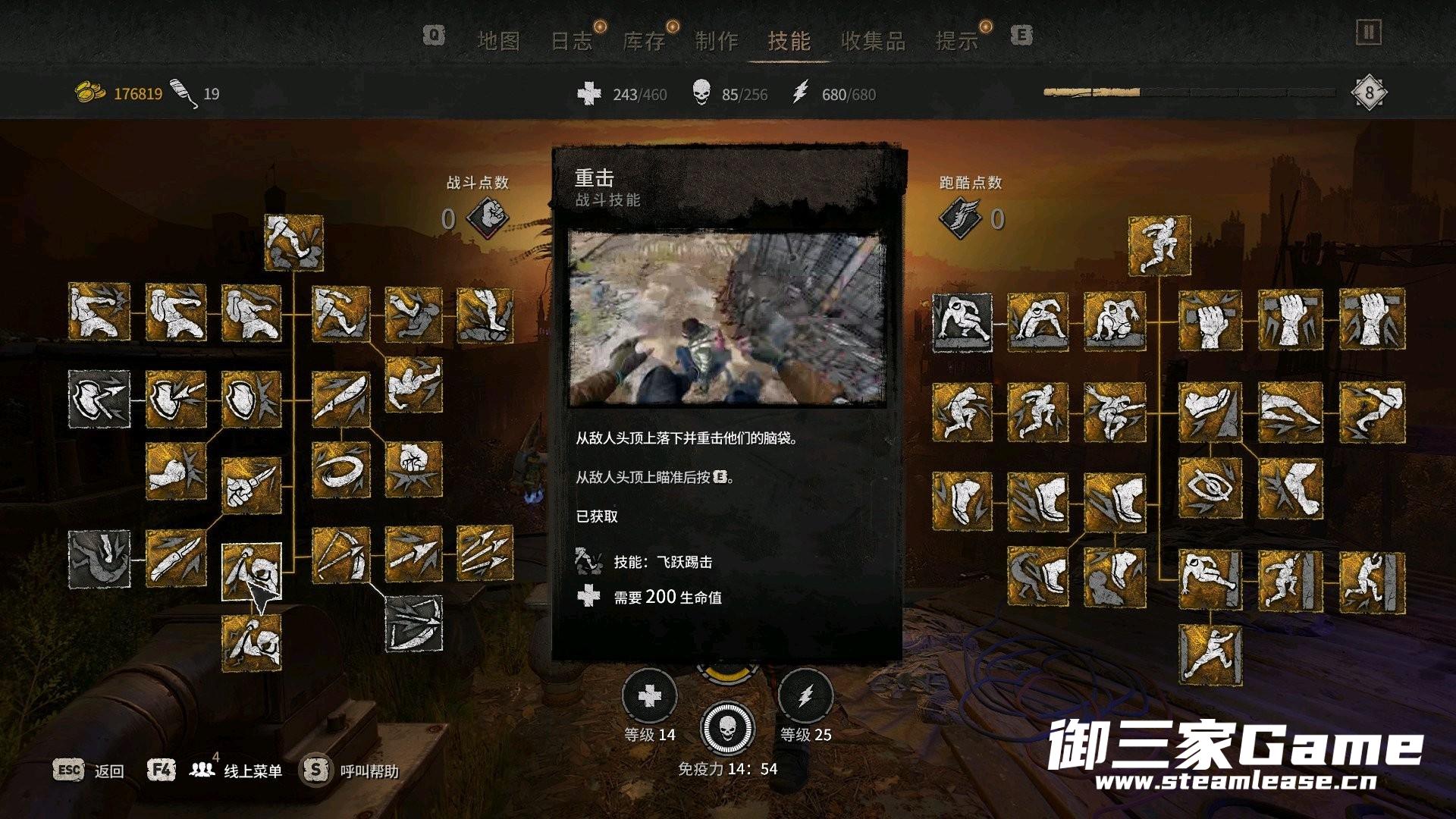
Task: Select the topmost parkour skill icon
Action: tap(1159, 246)
